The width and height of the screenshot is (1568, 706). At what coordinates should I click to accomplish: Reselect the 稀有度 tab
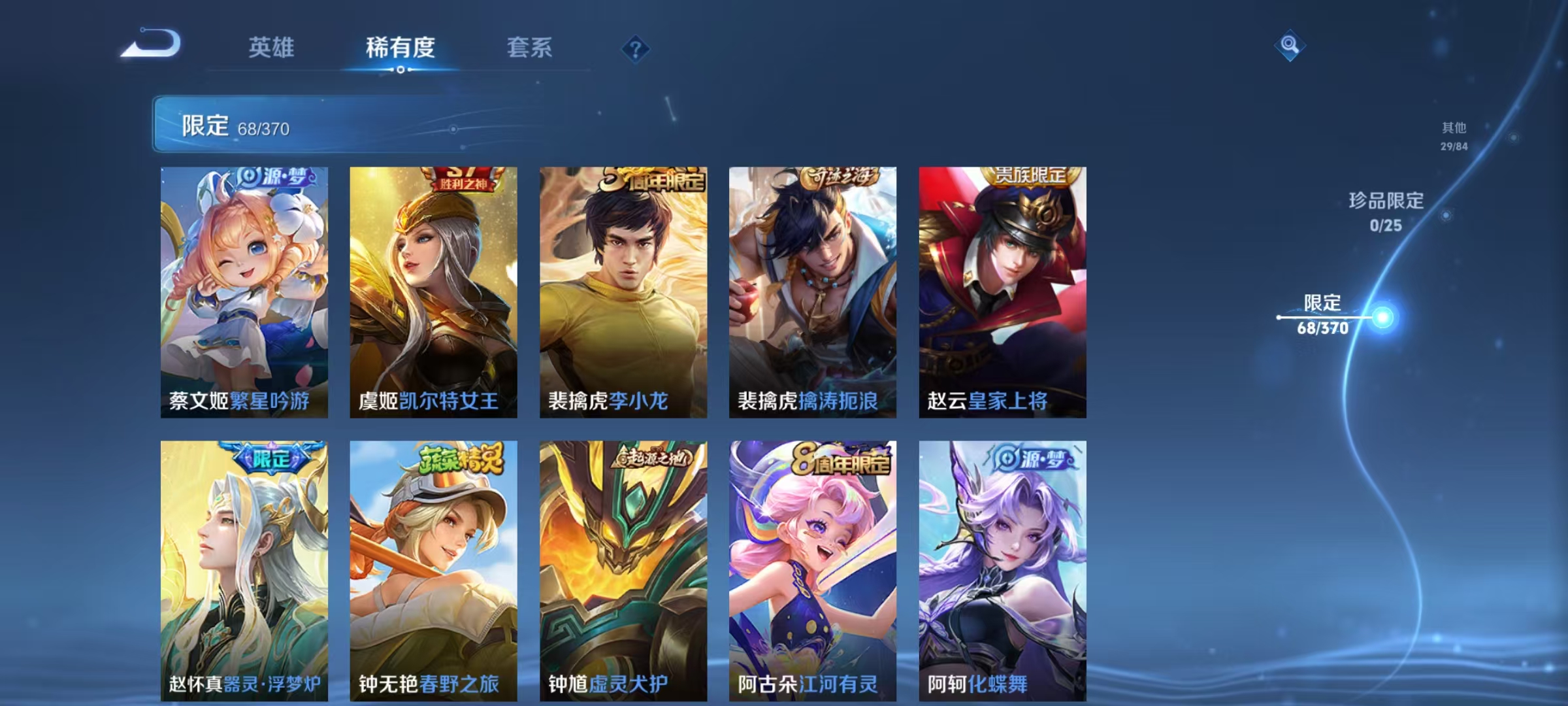pyautogui.click(x=400, y=48)
